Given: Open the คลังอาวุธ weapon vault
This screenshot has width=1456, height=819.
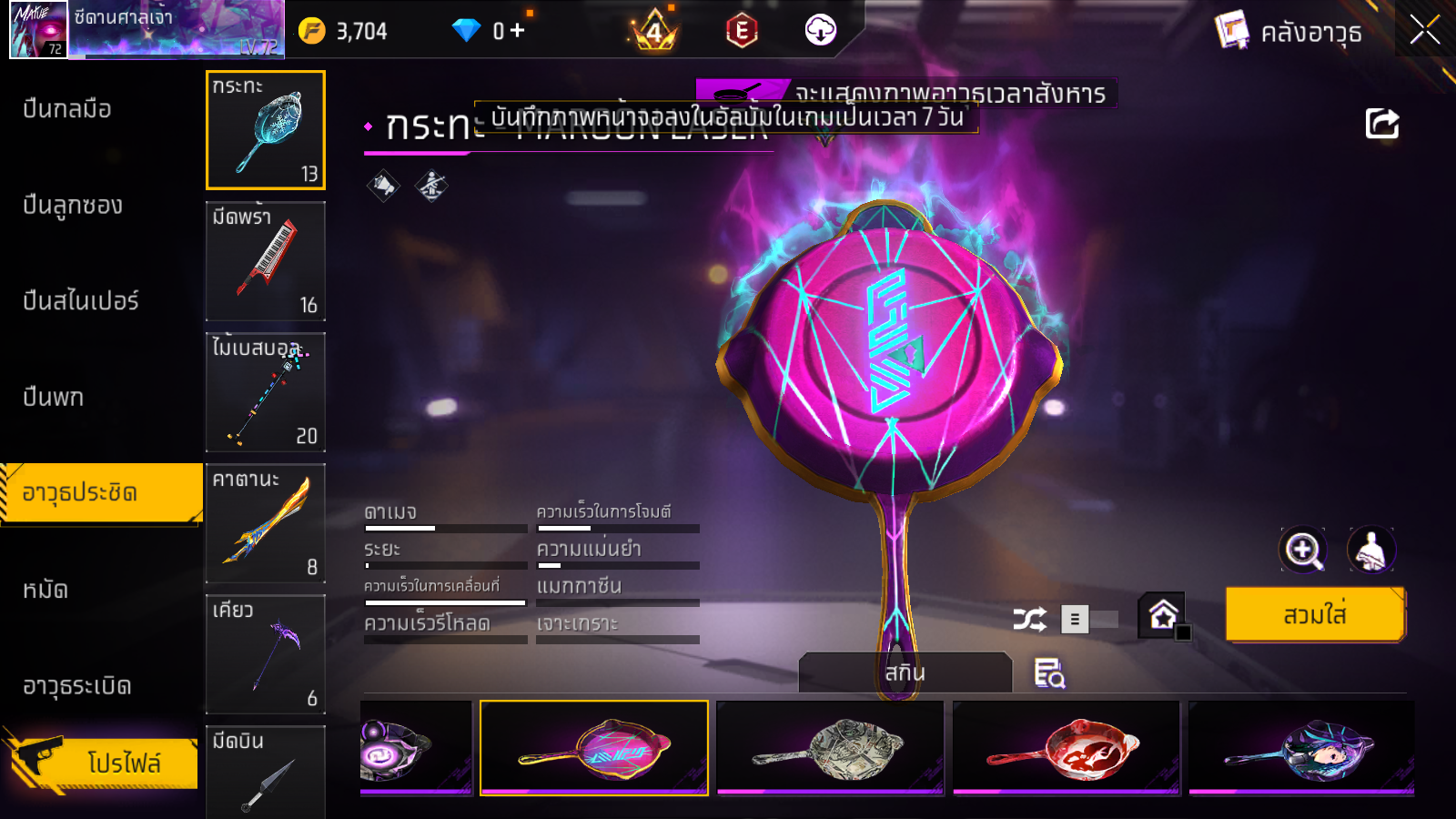Looking at the screenshot, I should click(1289, 32).
